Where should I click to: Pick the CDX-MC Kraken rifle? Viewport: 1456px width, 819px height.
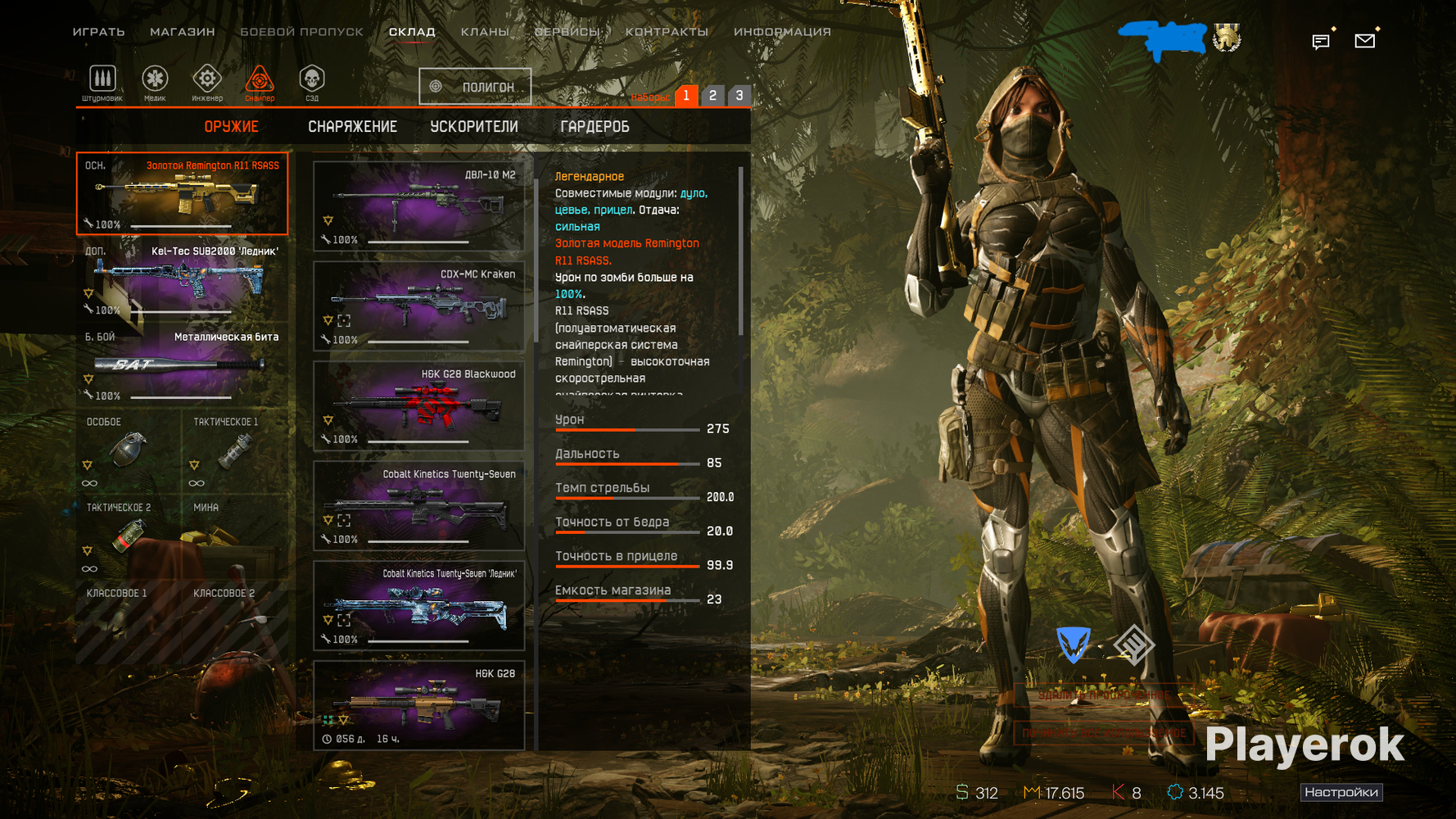coord(418,305)
